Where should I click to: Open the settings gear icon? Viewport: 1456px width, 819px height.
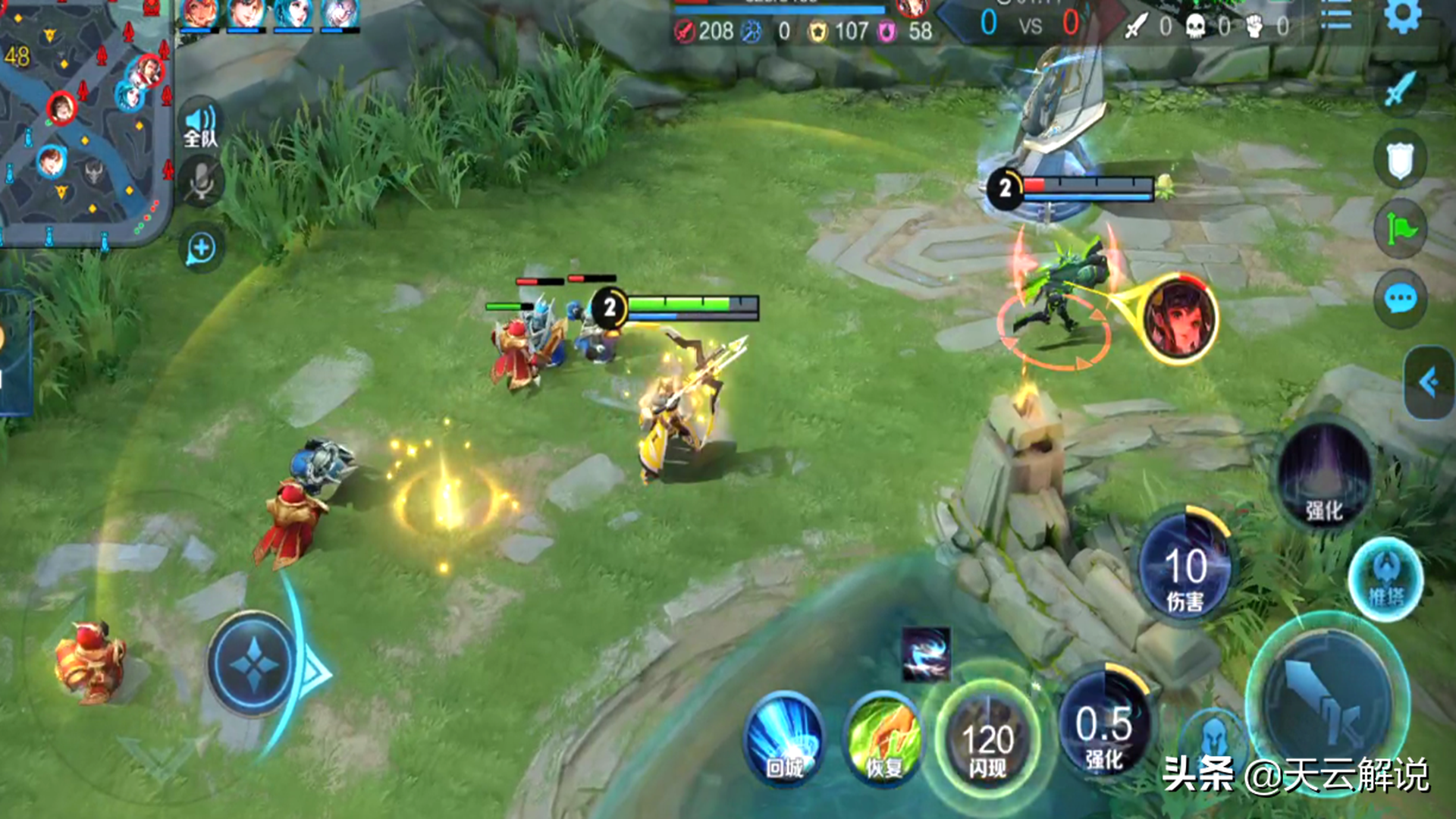pyautogui.click(x=1402, y=15)
